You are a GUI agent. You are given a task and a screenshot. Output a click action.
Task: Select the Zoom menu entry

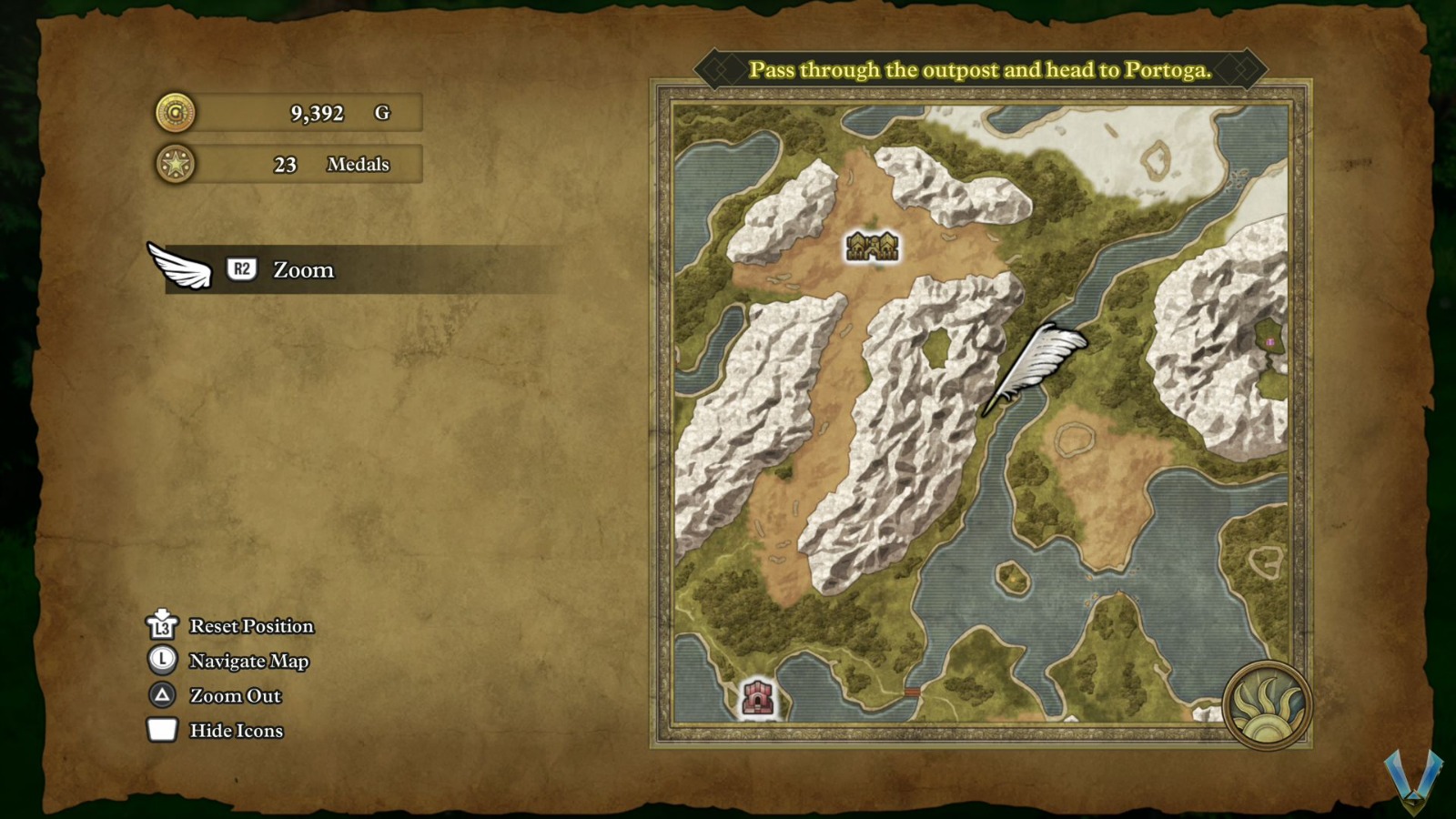(x=303, y=270)
